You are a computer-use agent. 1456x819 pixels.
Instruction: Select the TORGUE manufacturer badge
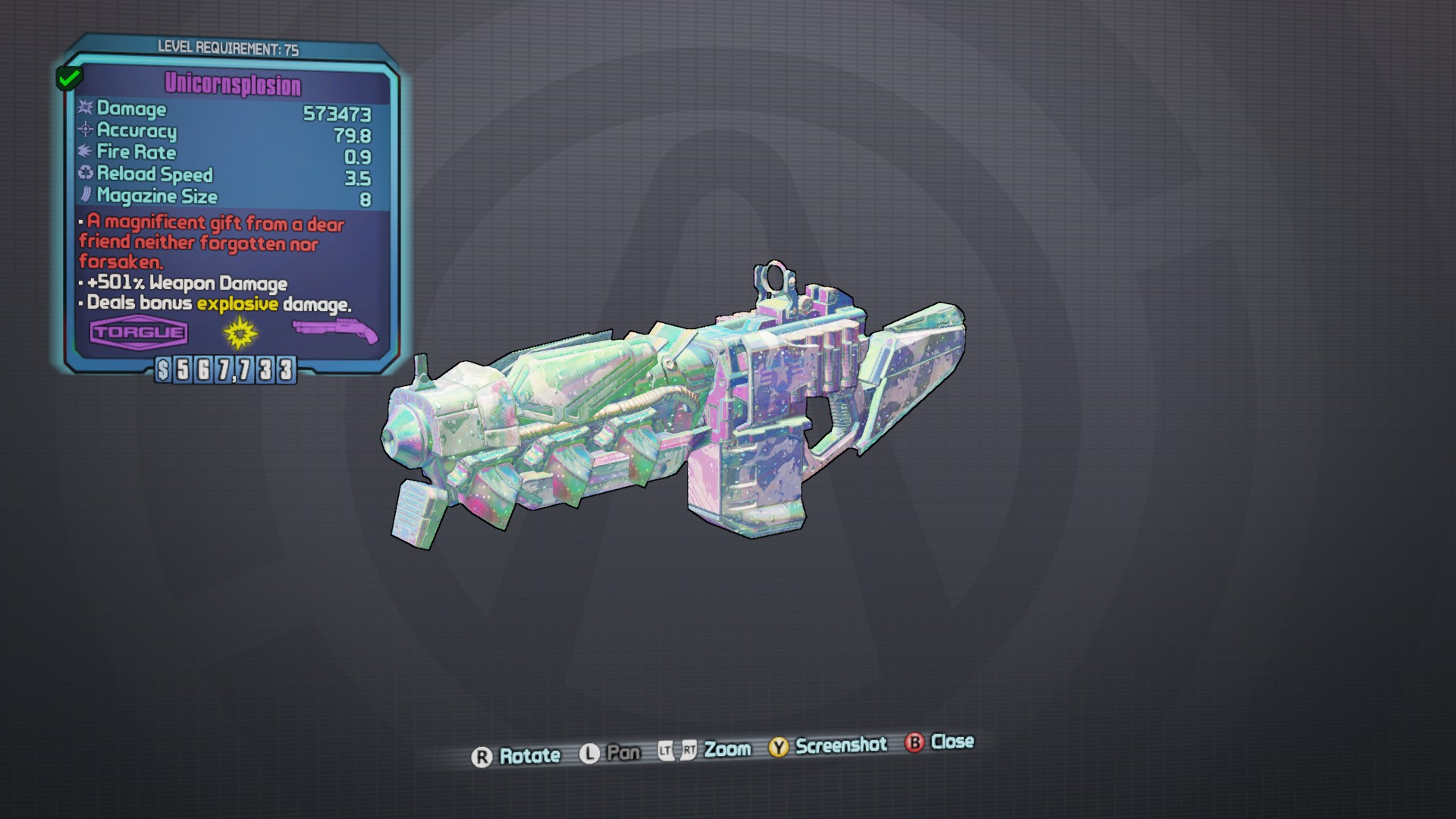[x=137, y=331]
